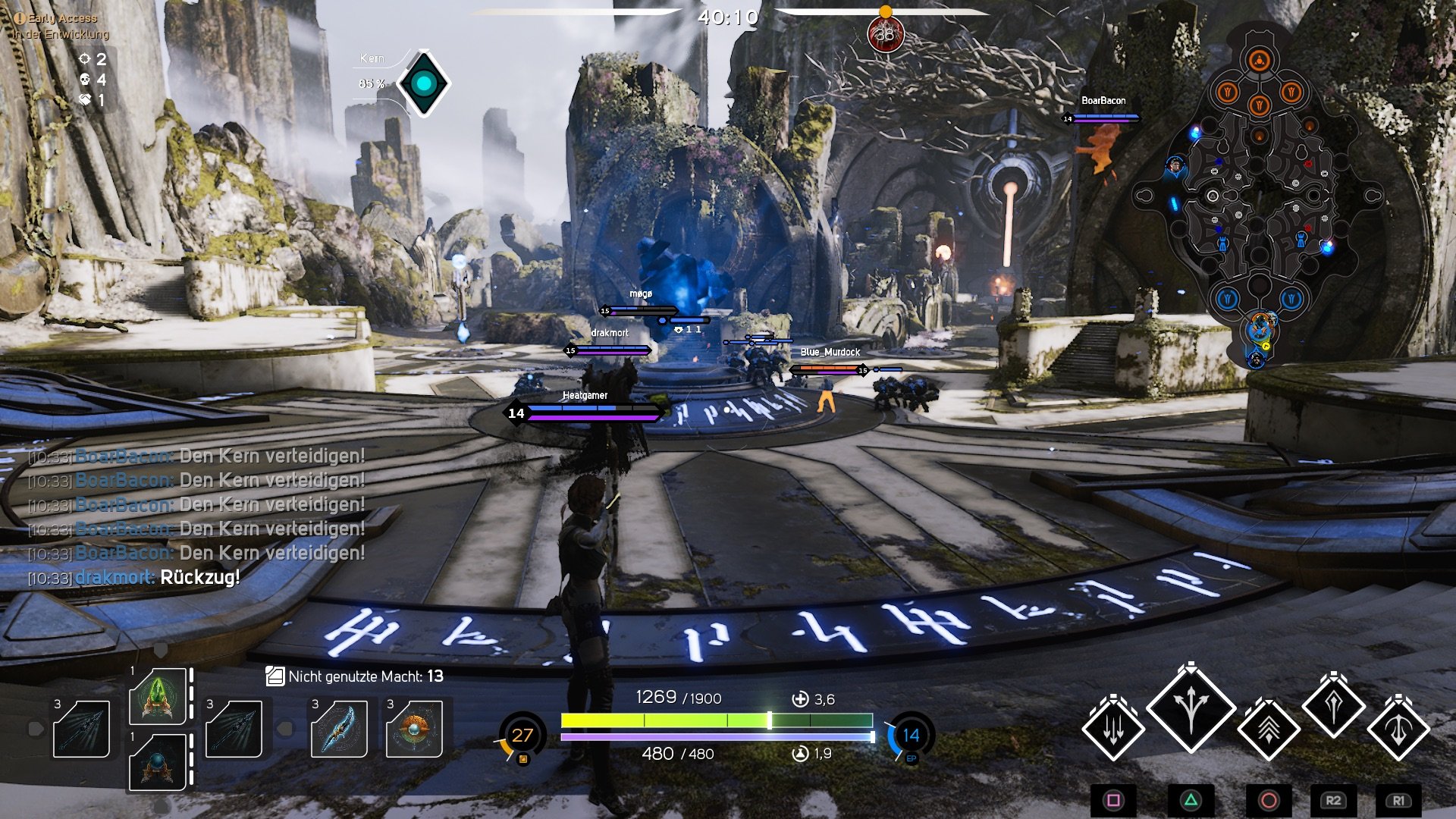Click the card icon beside Nicht genutzte Macht

275,678
